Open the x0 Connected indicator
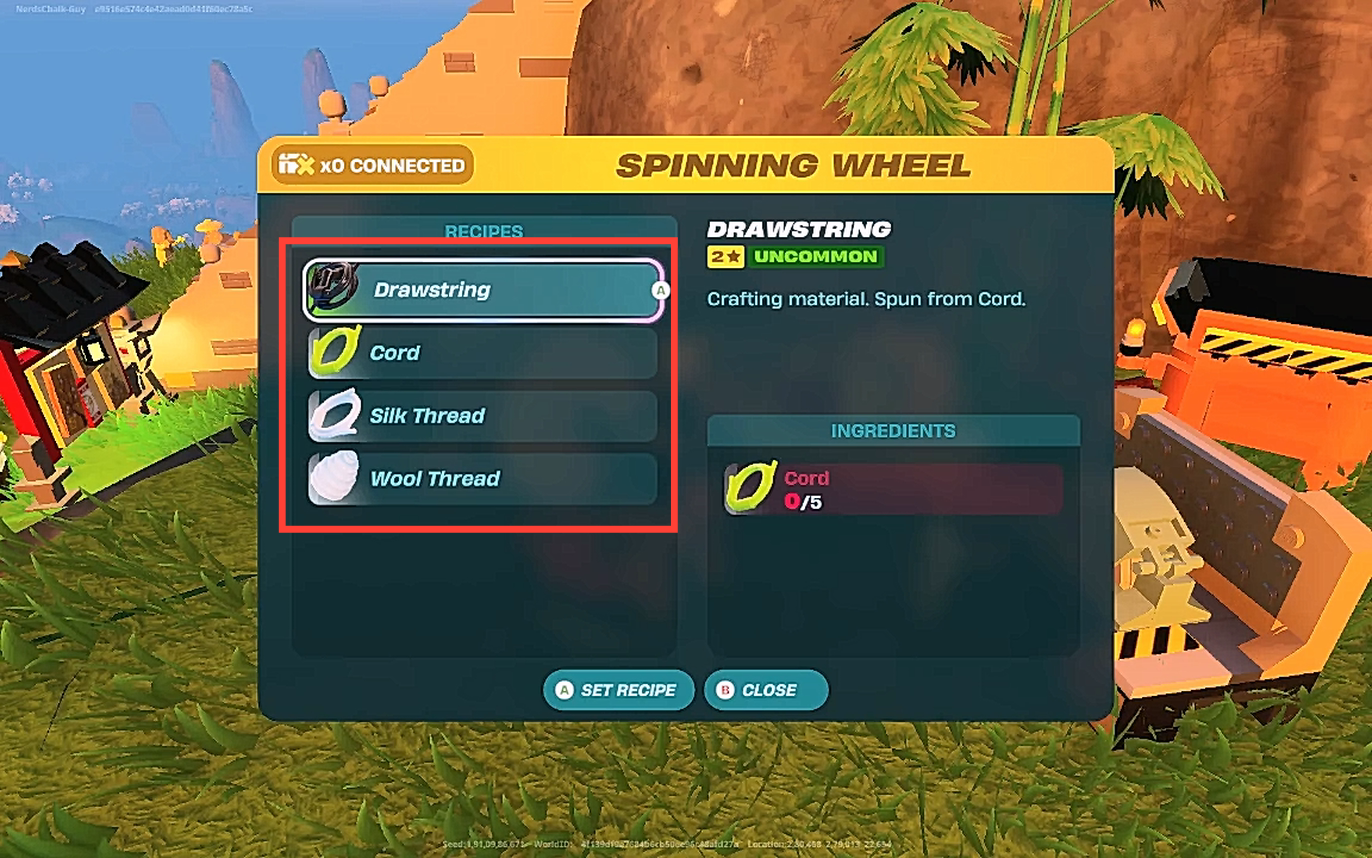Screen dimensions: 1372x858 coord(371,166)
